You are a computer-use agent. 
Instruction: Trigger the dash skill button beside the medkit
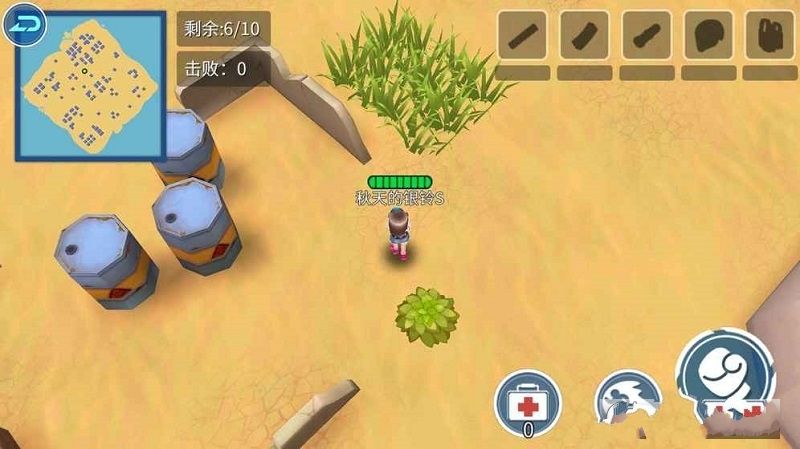[626, 402]
